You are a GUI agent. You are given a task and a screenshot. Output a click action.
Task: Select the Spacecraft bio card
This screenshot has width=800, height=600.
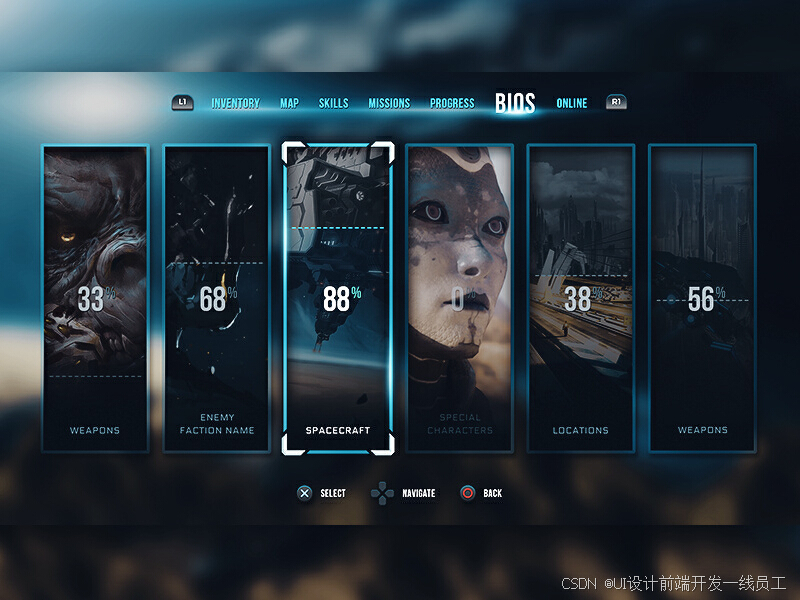click(x=338, y=298)
